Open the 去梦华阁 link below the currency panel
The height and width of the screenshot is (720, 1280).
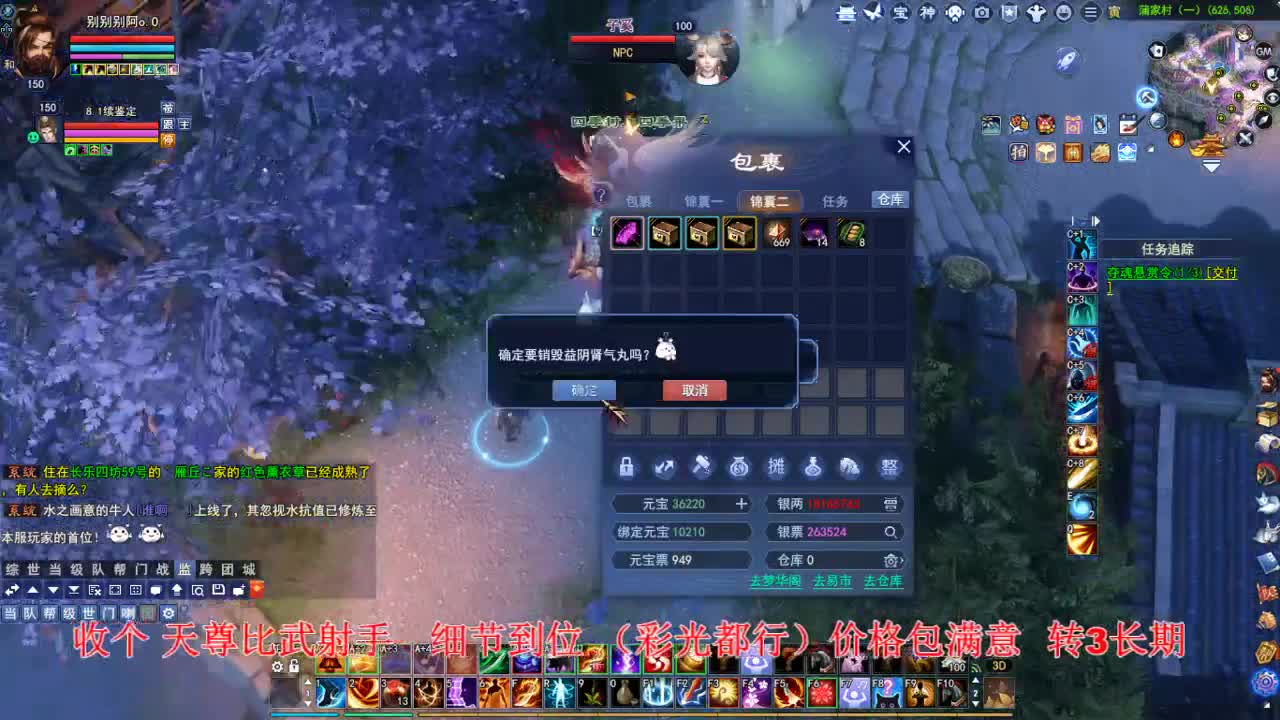(x=776, y=581)
